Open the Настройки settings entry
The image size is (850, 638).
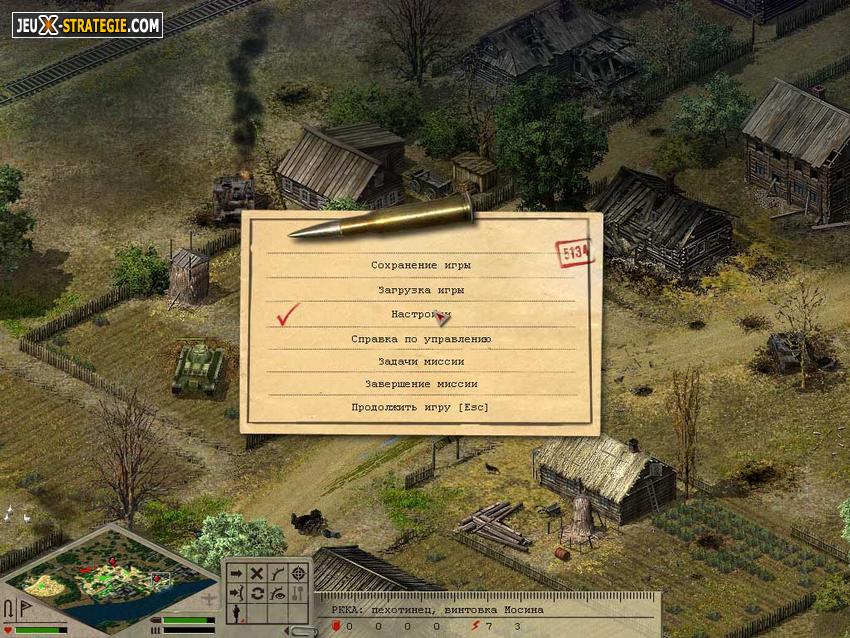[x=420, y=314]
